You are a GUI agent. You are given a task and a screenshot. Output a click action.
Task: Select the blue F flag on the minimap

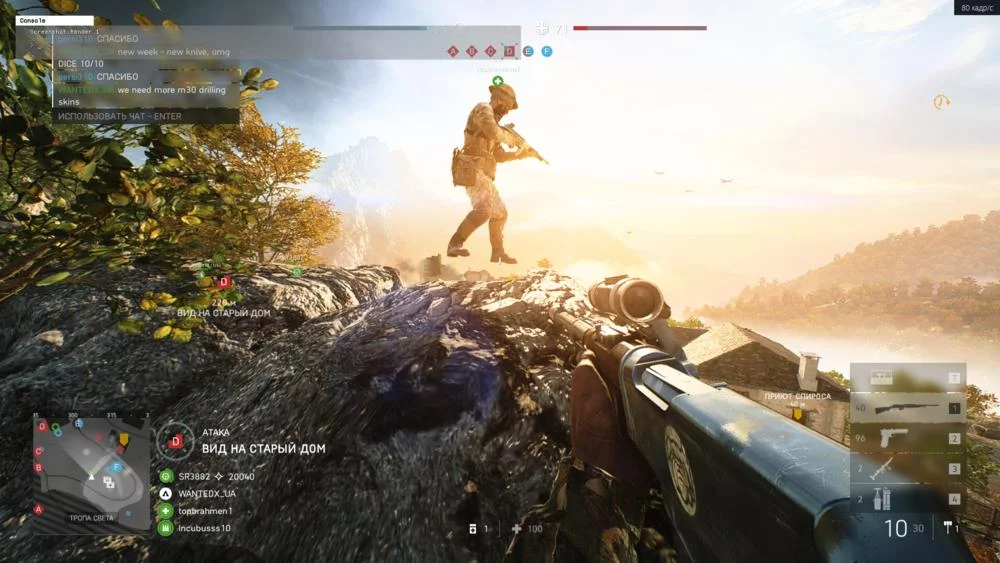[x=116, y=467]
